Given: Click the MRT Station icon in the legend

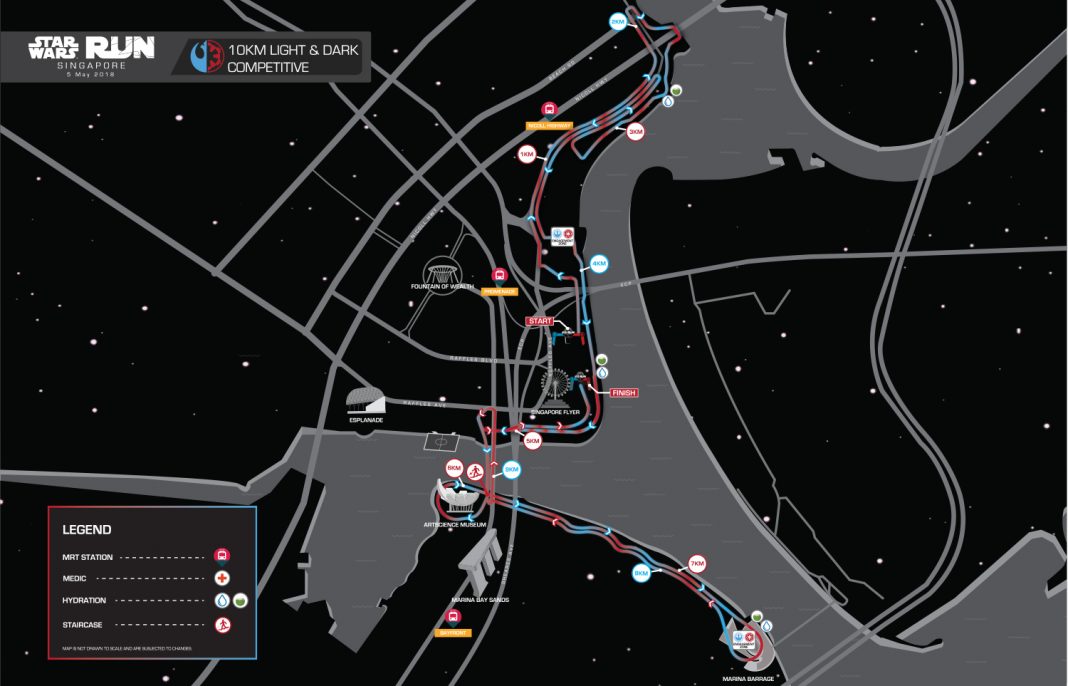Looking at the screenshot, I should (222, 554).
